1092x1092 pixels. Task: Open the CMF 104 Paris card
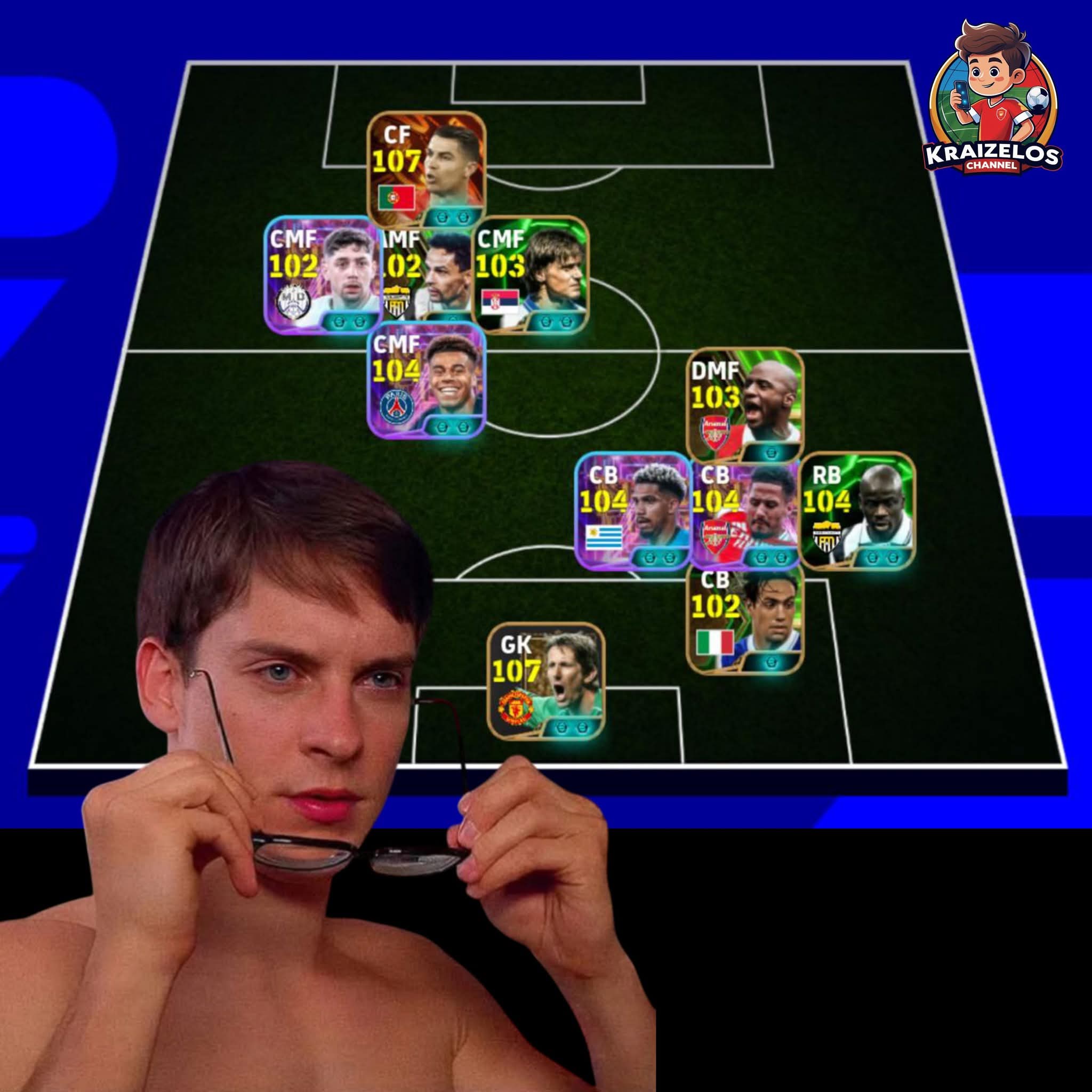427,380
